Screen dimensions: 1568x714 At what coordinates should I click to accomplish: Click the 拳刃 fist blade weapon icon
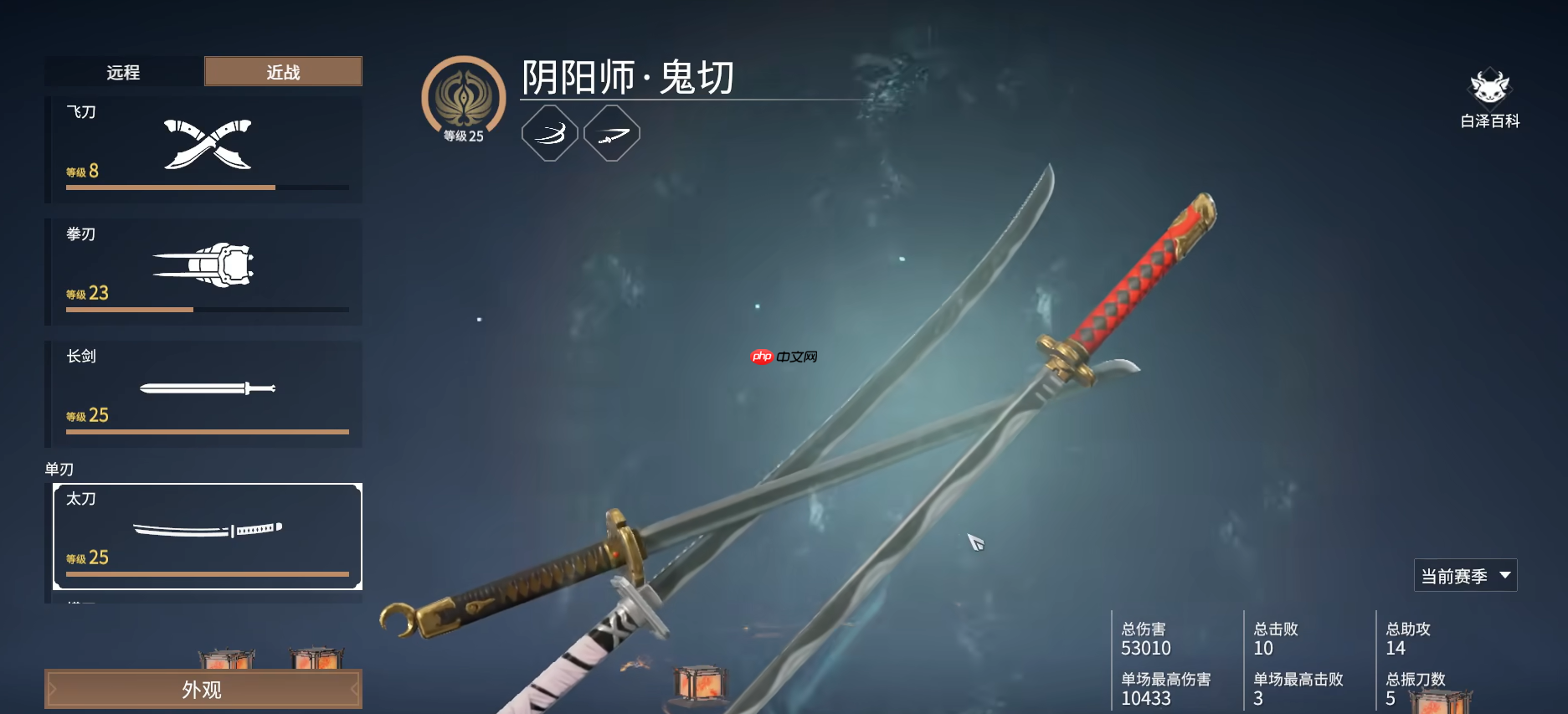tap(203, 264)
